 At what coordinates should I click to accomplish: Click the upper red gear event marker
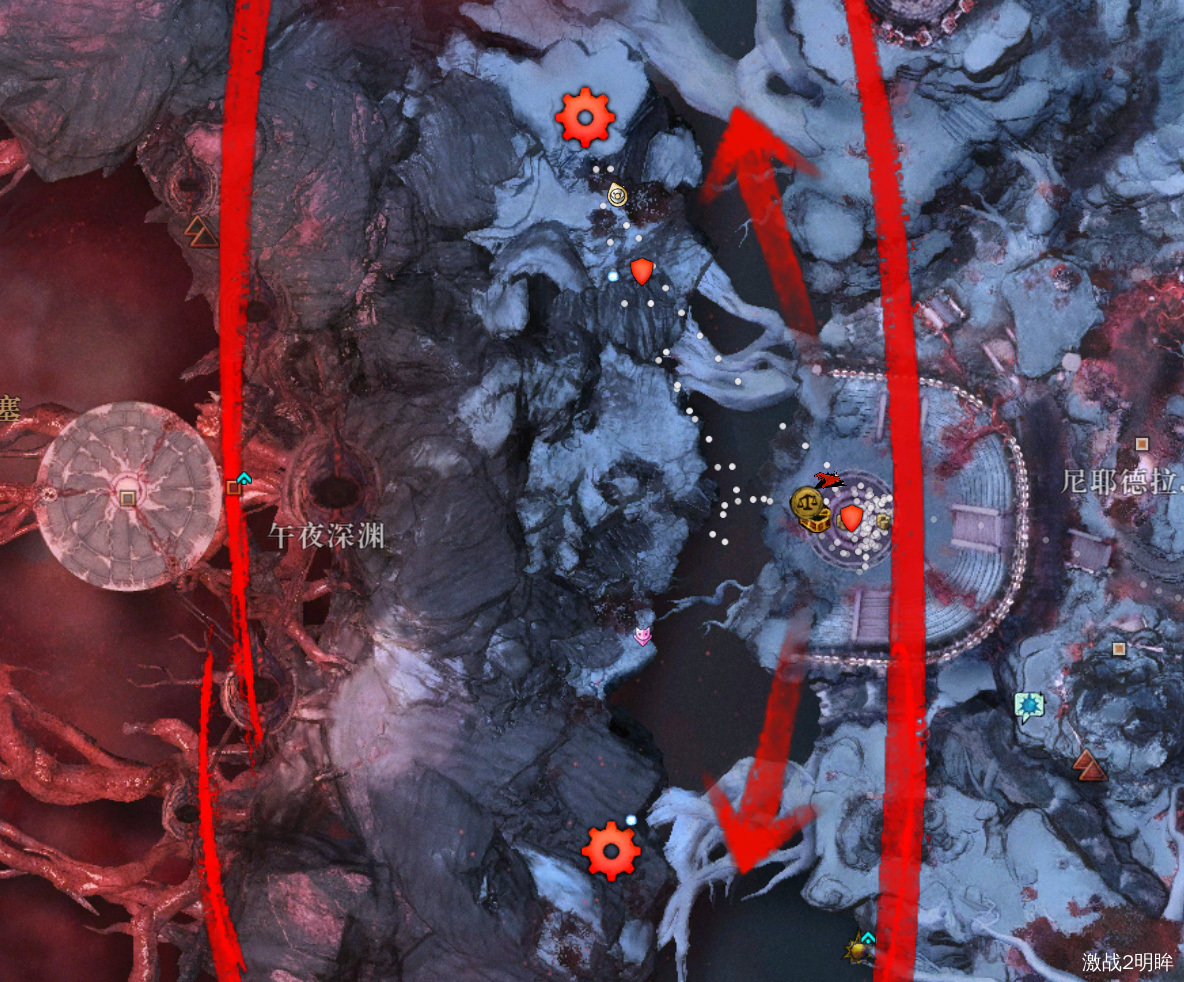[584, 118]
